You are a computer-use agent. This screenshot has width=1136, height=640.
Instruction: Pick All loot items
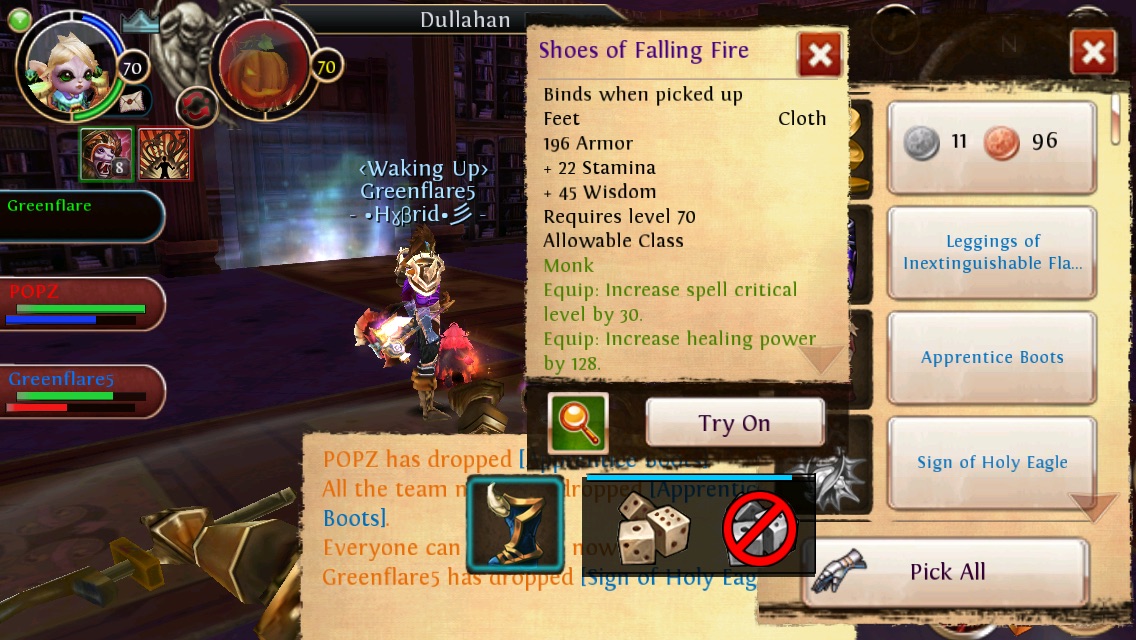pyautogui.click(x=946, y=572)
